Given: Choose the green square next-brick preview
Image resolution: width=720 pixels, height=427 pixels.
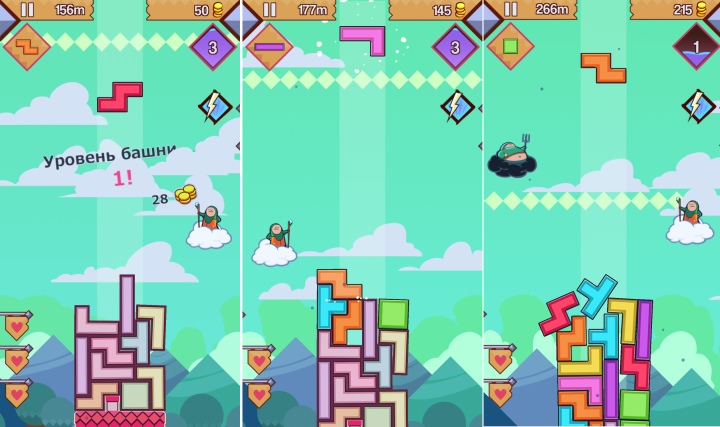Looking at the screenshot, I should (x=510, y=46).
